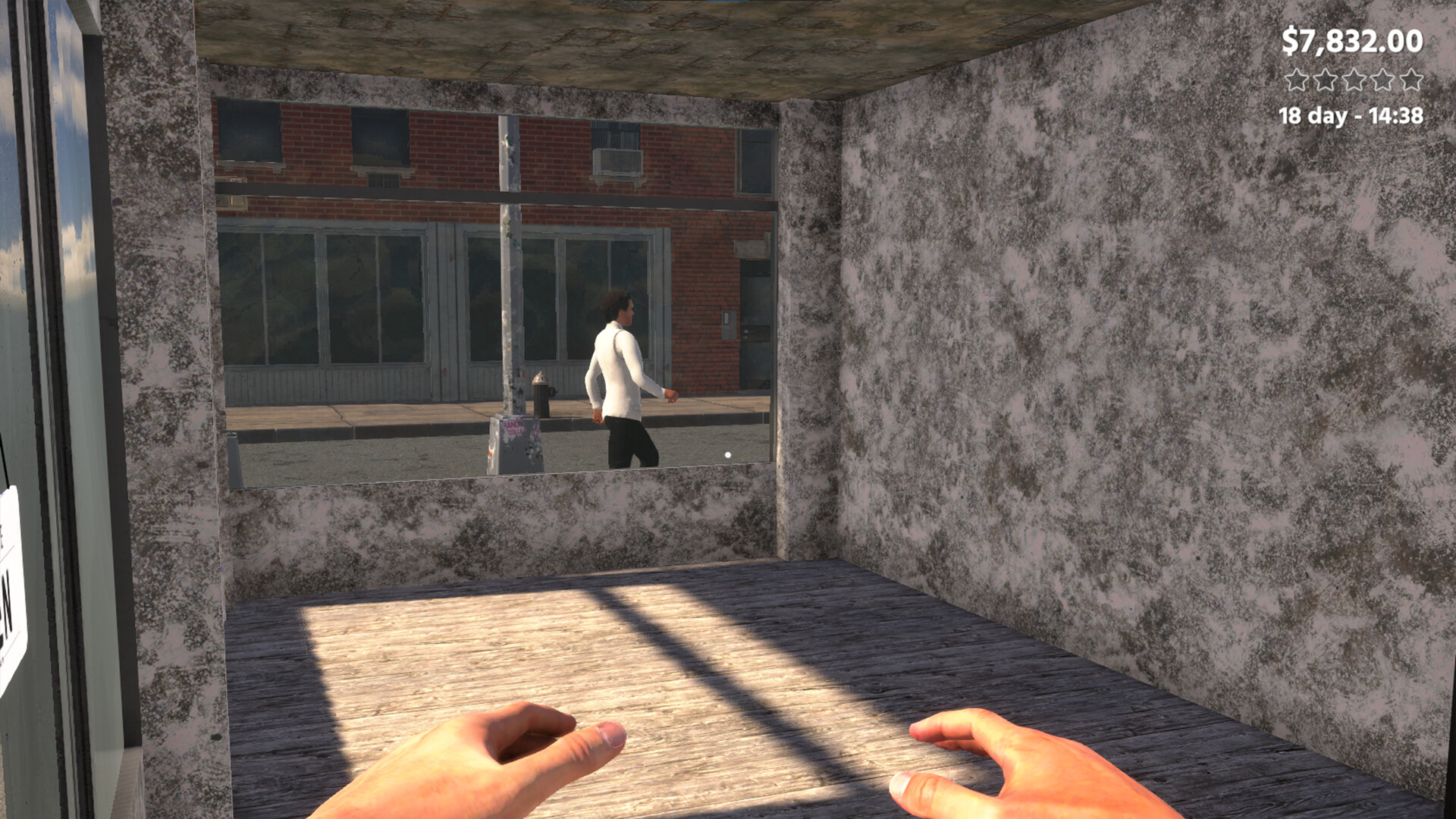Select the second rating star icon
Viewport: 1456px width, 819px height.
coord(1325,80)
